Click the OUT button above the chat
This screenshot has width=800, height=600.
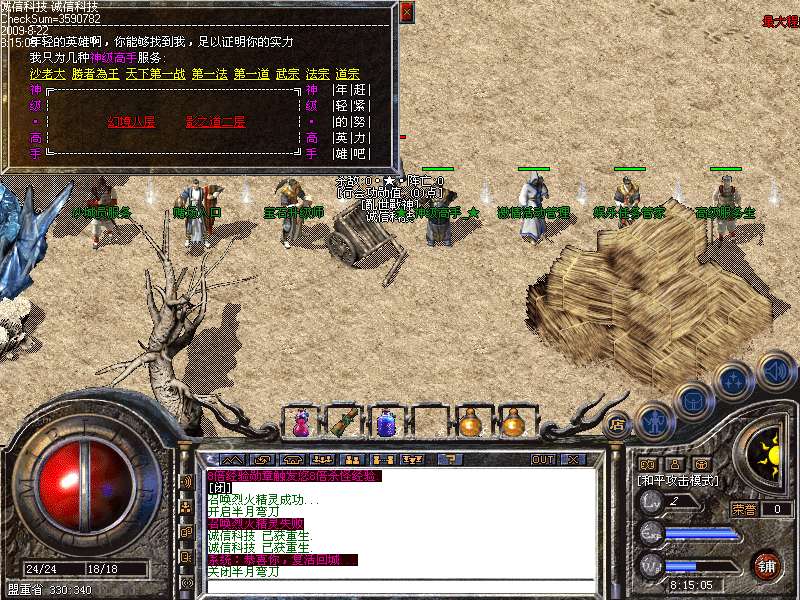coord(543,460)
